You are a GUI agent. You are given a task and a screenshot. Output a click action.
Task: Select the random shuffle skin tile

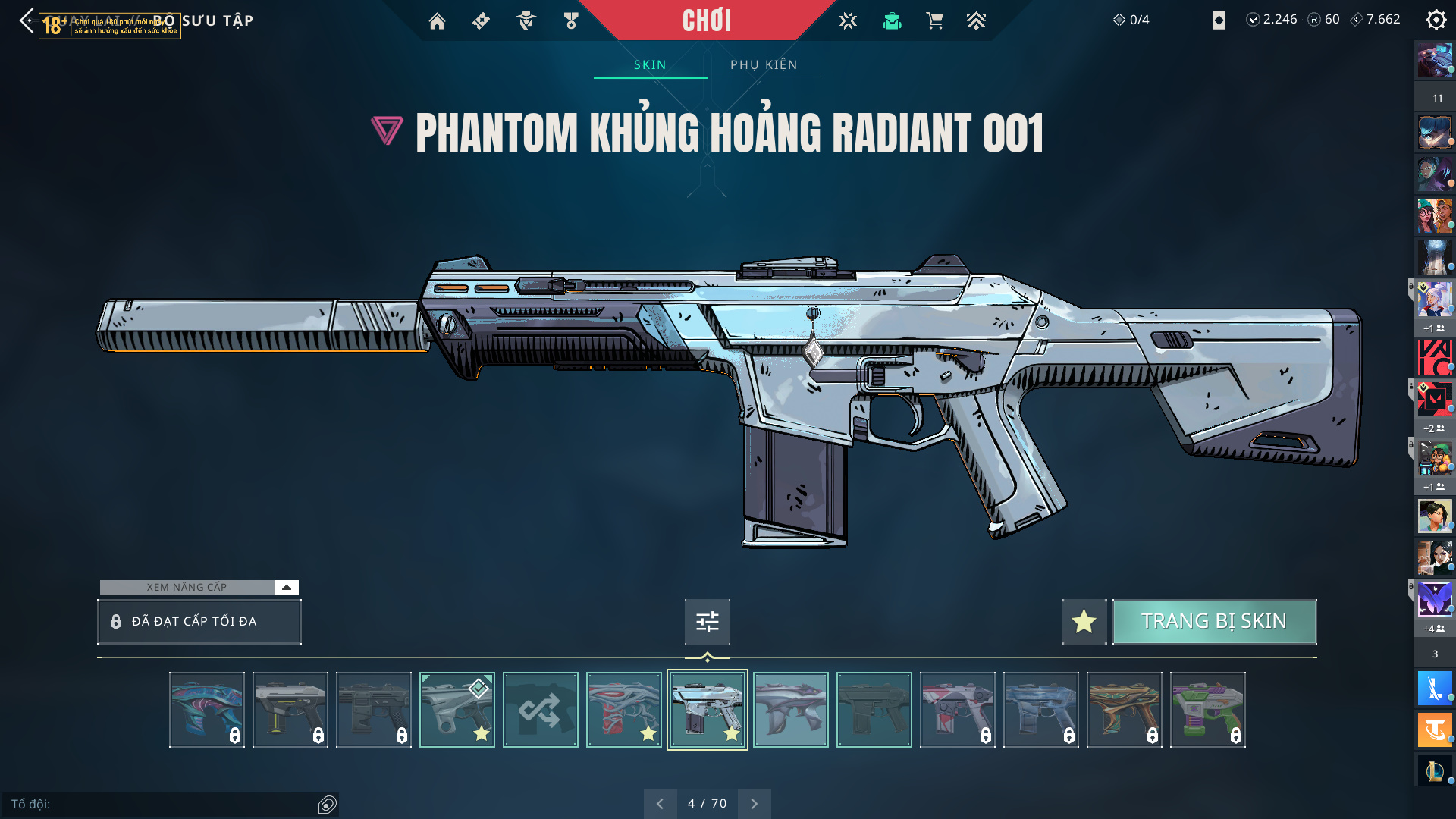click(x=540, y=710)
